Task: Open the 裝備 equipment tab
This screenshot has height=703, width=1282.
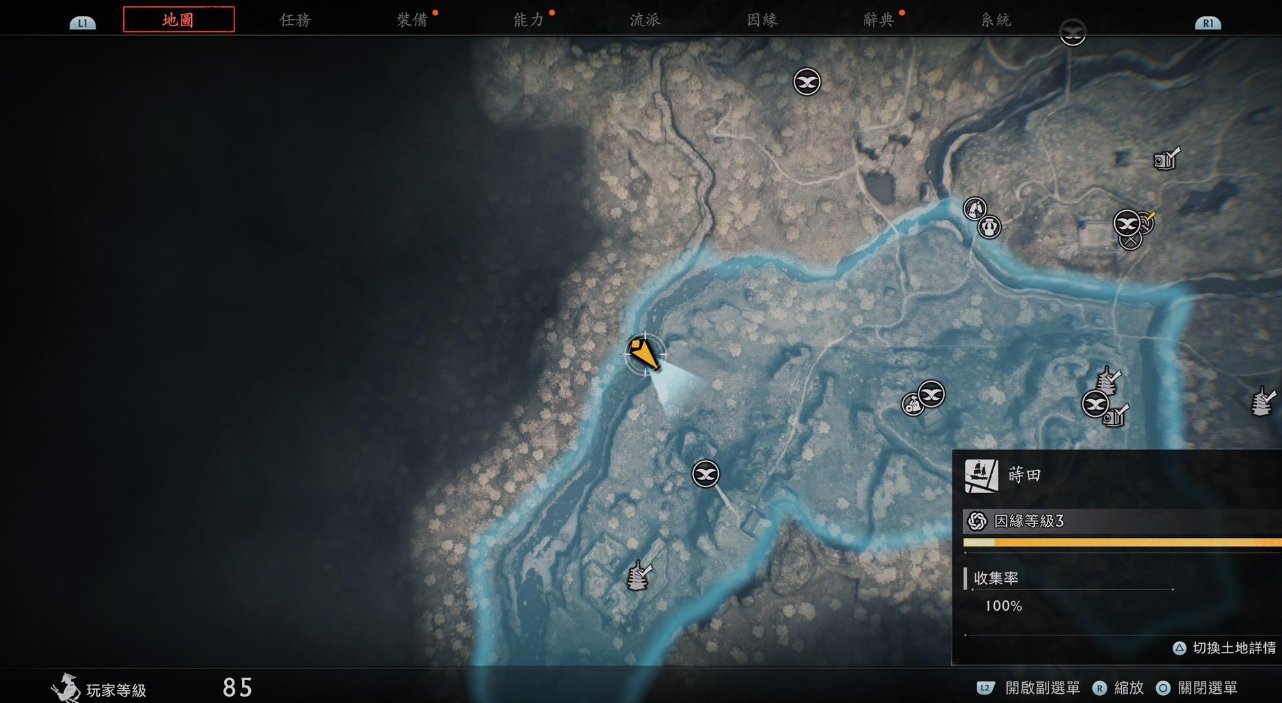Action: click(x=412, y=20)
